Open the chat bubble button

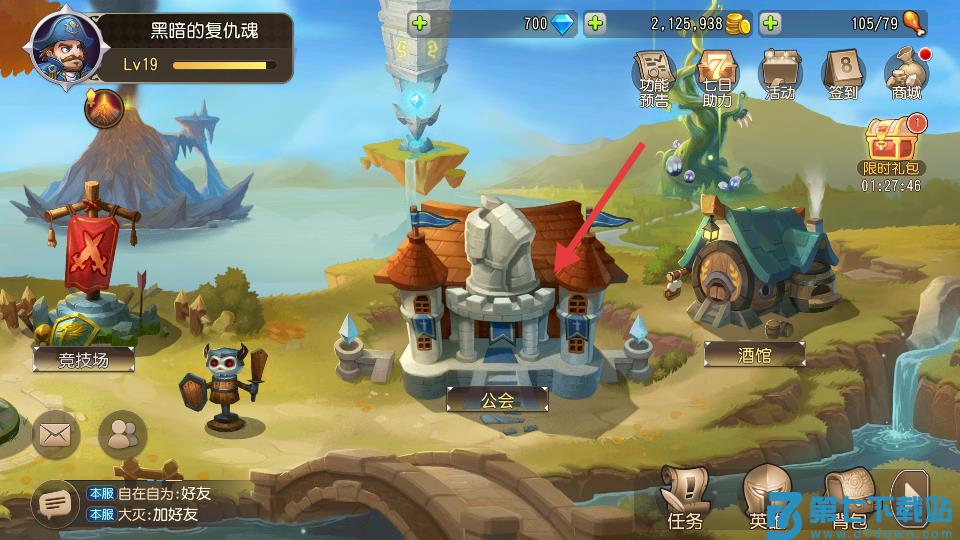click(52, 505)
